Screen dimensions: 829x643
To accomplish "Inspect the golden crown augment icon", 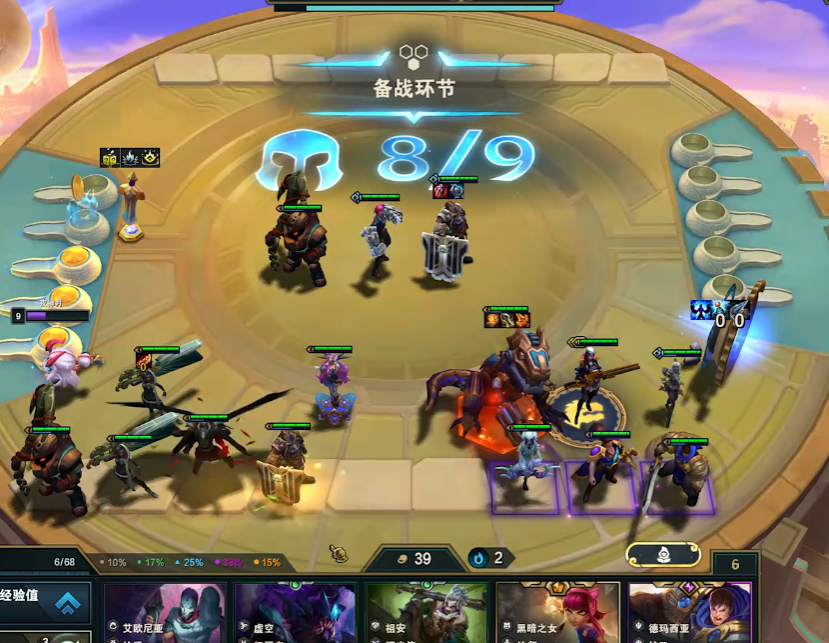I will click(150, 157).
